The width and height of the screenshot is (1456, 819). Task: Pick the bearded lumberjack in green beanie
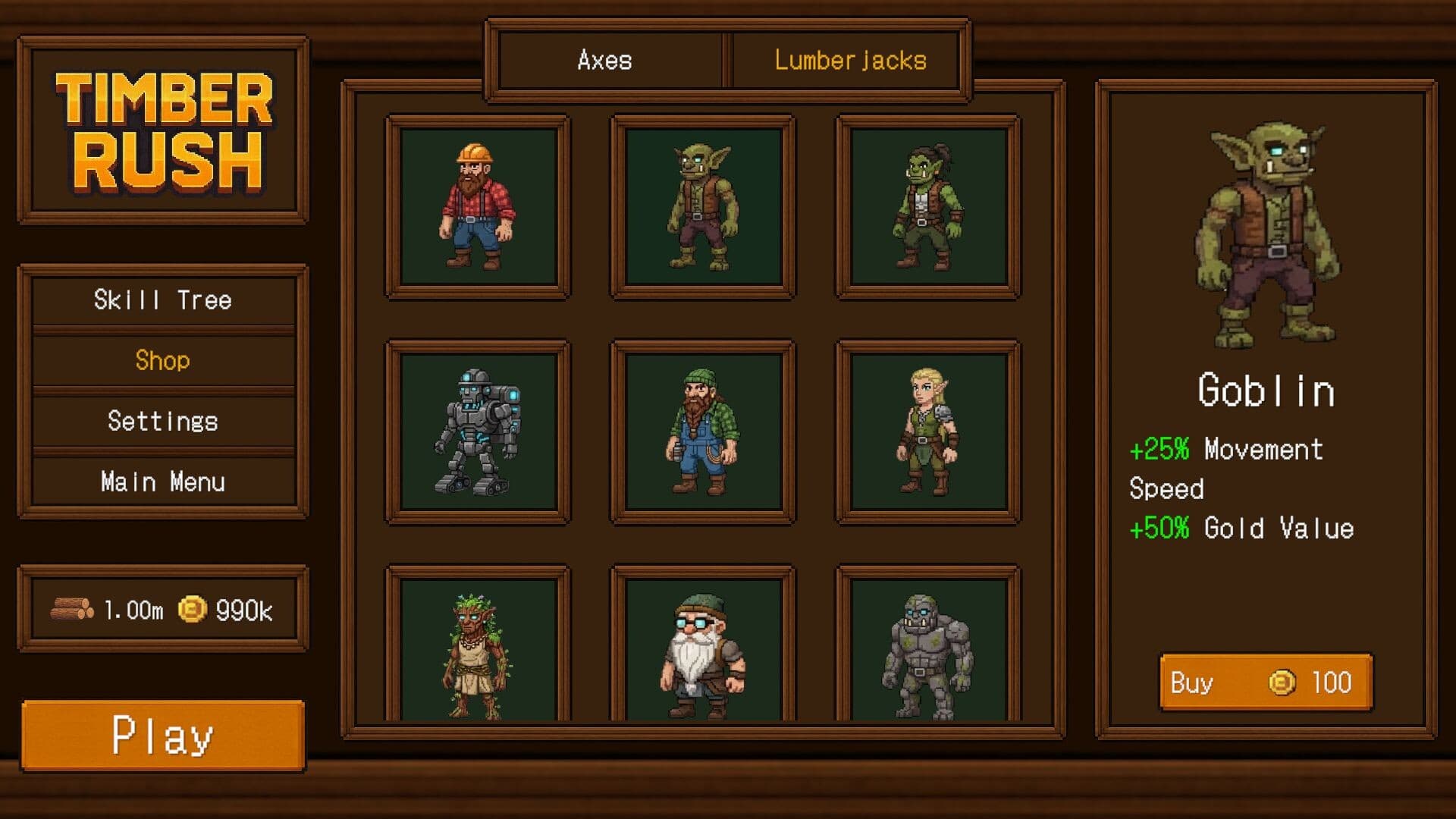(x=701, y=432)
